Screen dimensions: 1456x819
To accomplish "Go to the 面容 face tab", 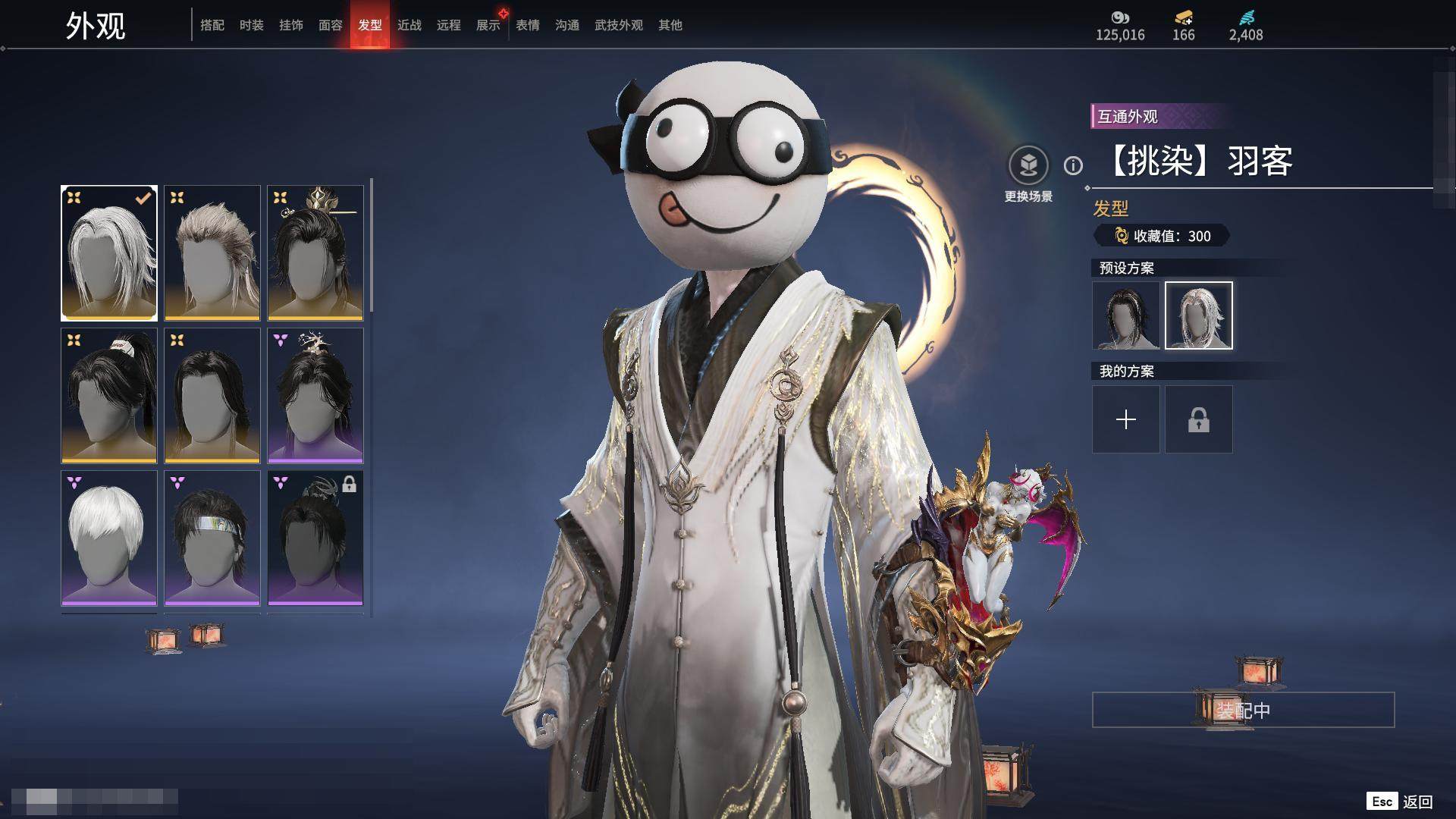I will [331, 25].
